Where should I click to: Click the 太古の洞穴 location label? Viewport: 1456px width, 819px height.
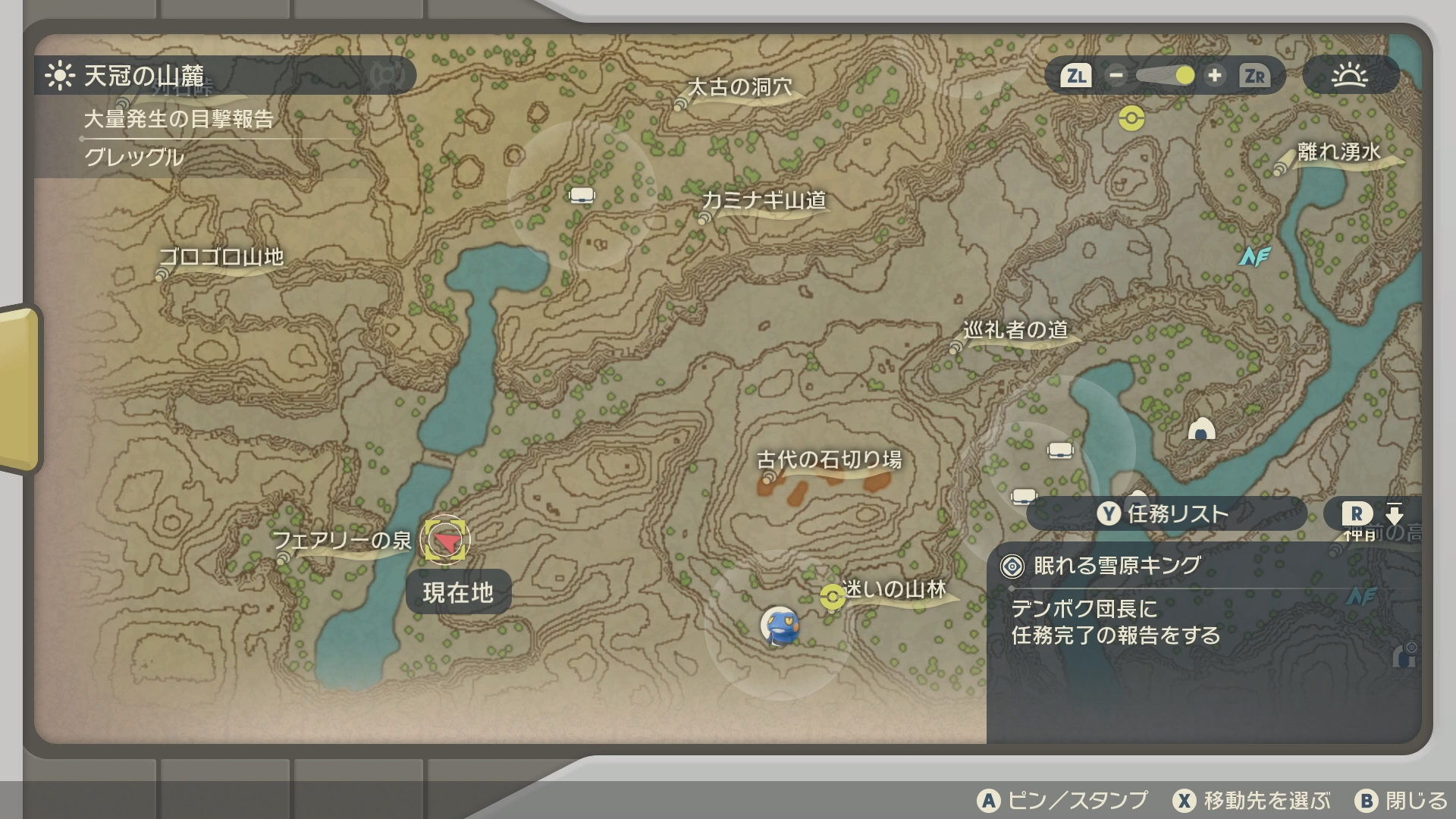pos(739,88)
